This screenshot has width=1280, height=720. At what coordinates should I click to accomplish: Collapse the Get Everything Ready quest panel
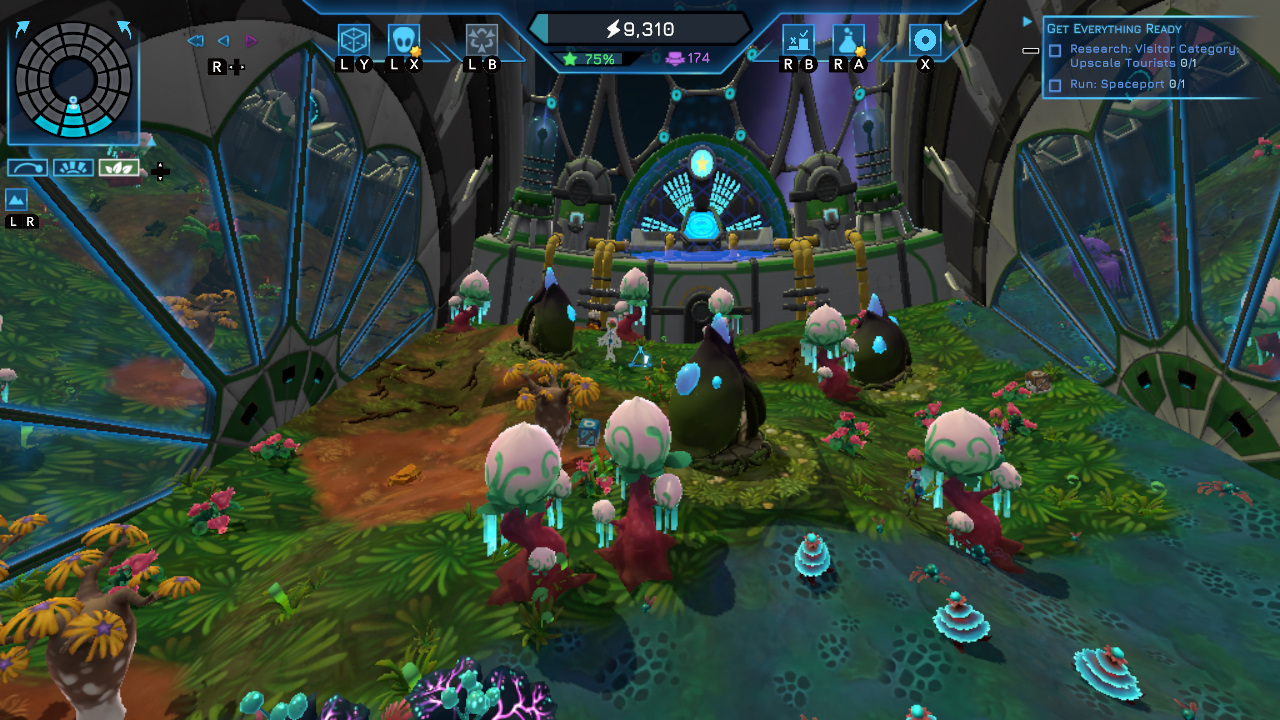(x=1030, y=51)
